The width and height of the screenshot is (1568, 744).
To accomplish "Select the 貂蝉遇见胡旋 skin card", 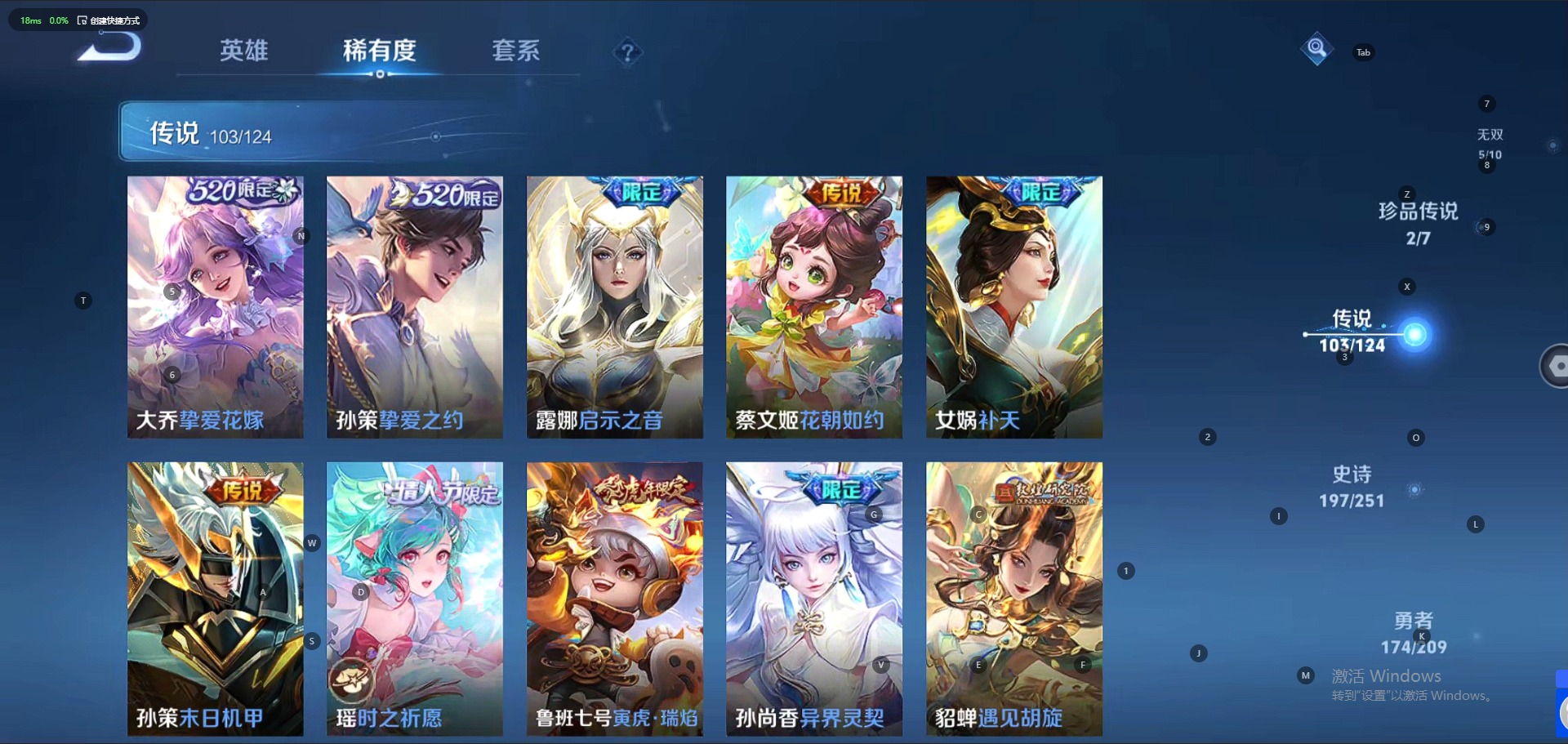I will 1014,599.
